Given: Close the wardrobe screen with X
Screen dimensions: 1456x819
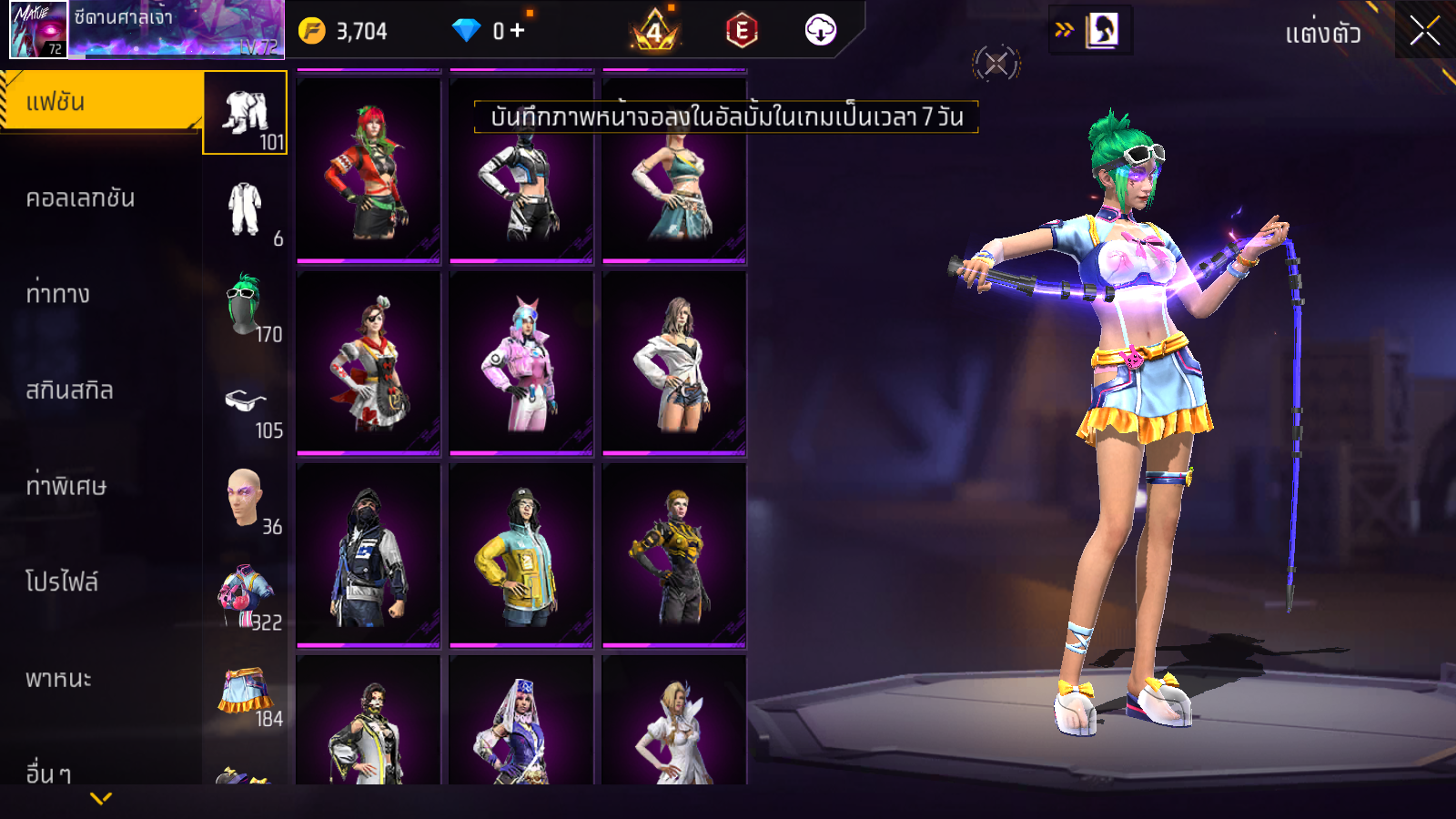Looking at the screenshot, I should click(1424, 31).
